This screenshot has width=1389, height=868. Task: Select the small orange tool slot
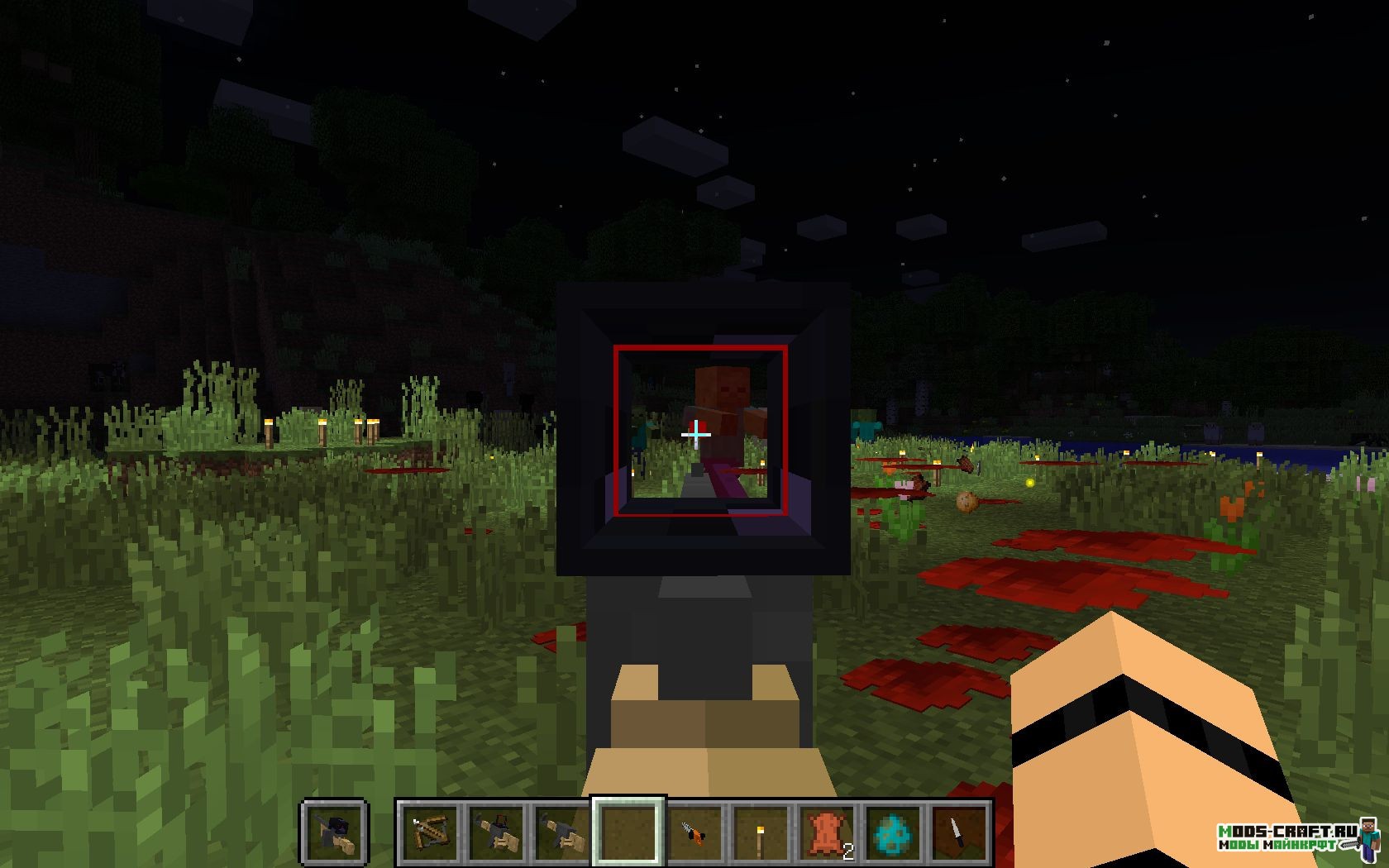694,831
